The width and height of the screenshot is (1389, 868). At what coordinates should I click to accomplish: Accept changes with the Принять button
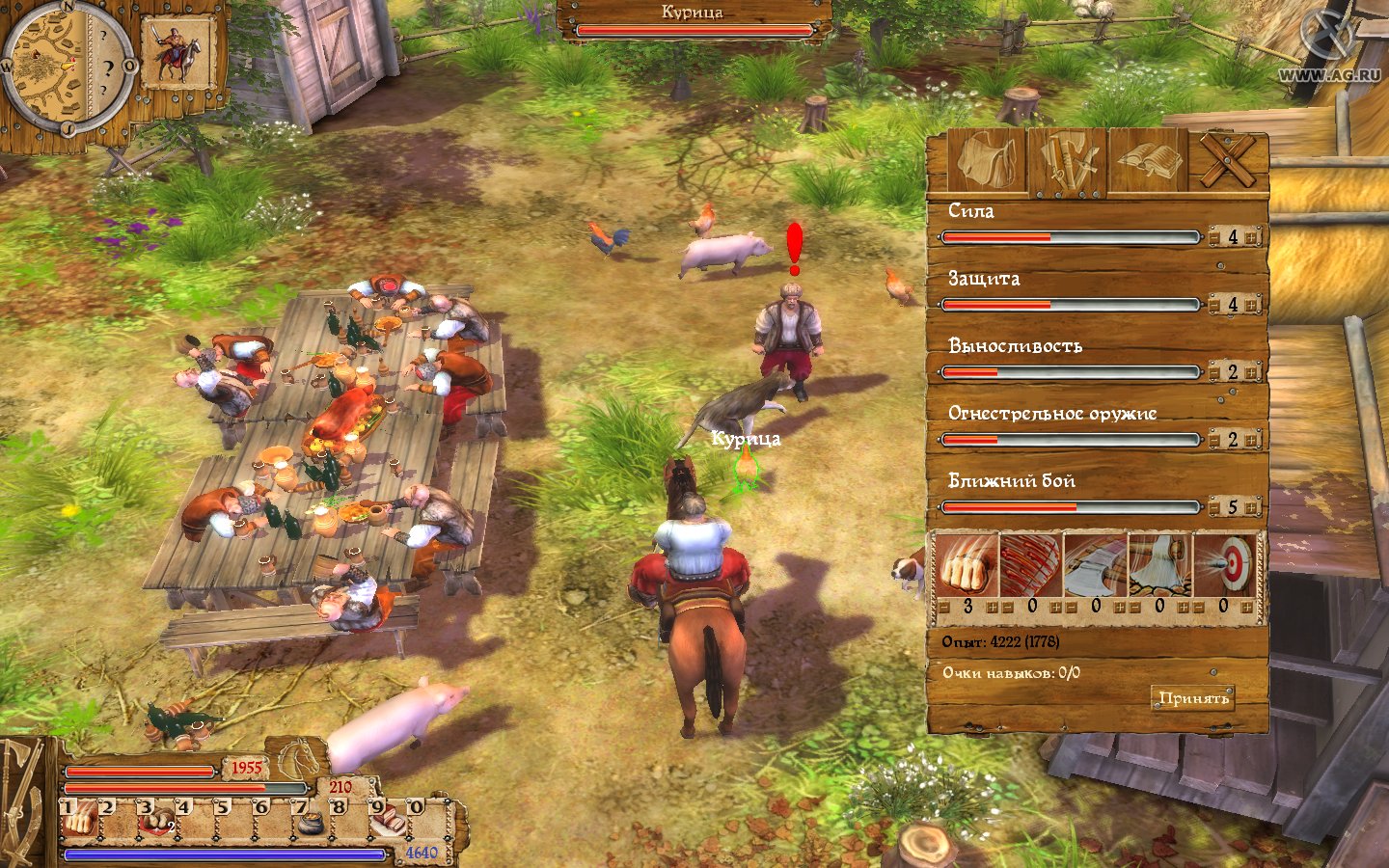(x=1193, y=697)
